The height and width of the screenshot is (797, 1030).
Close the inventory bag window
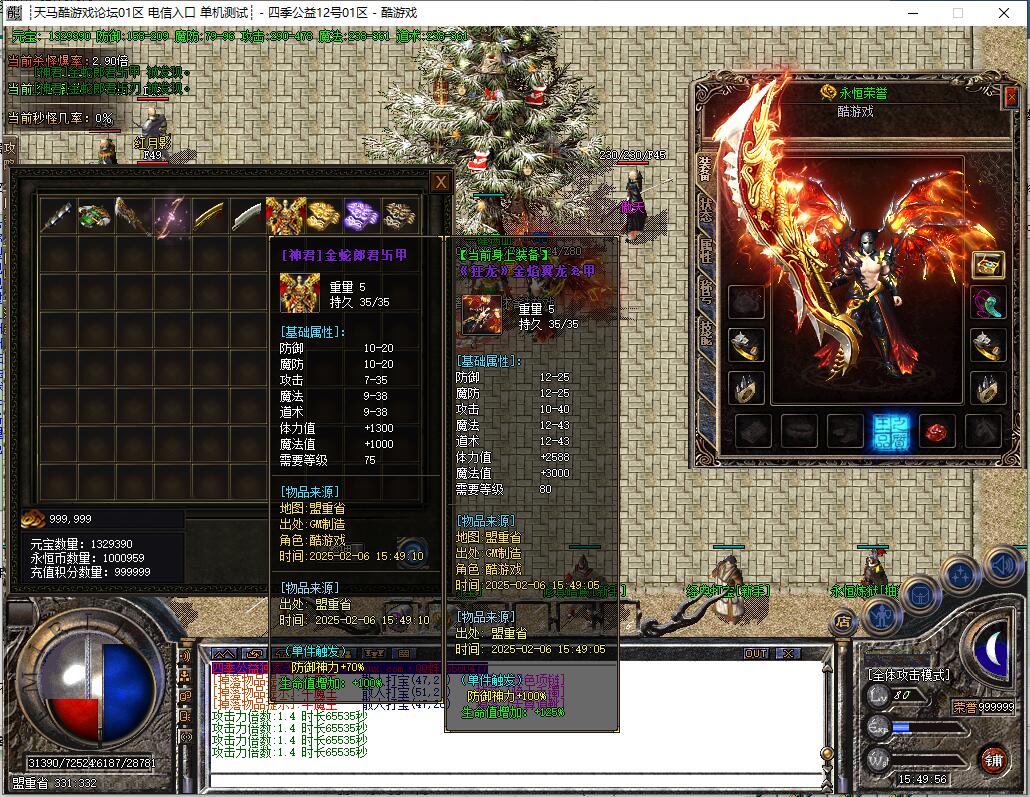click(440, 182)
